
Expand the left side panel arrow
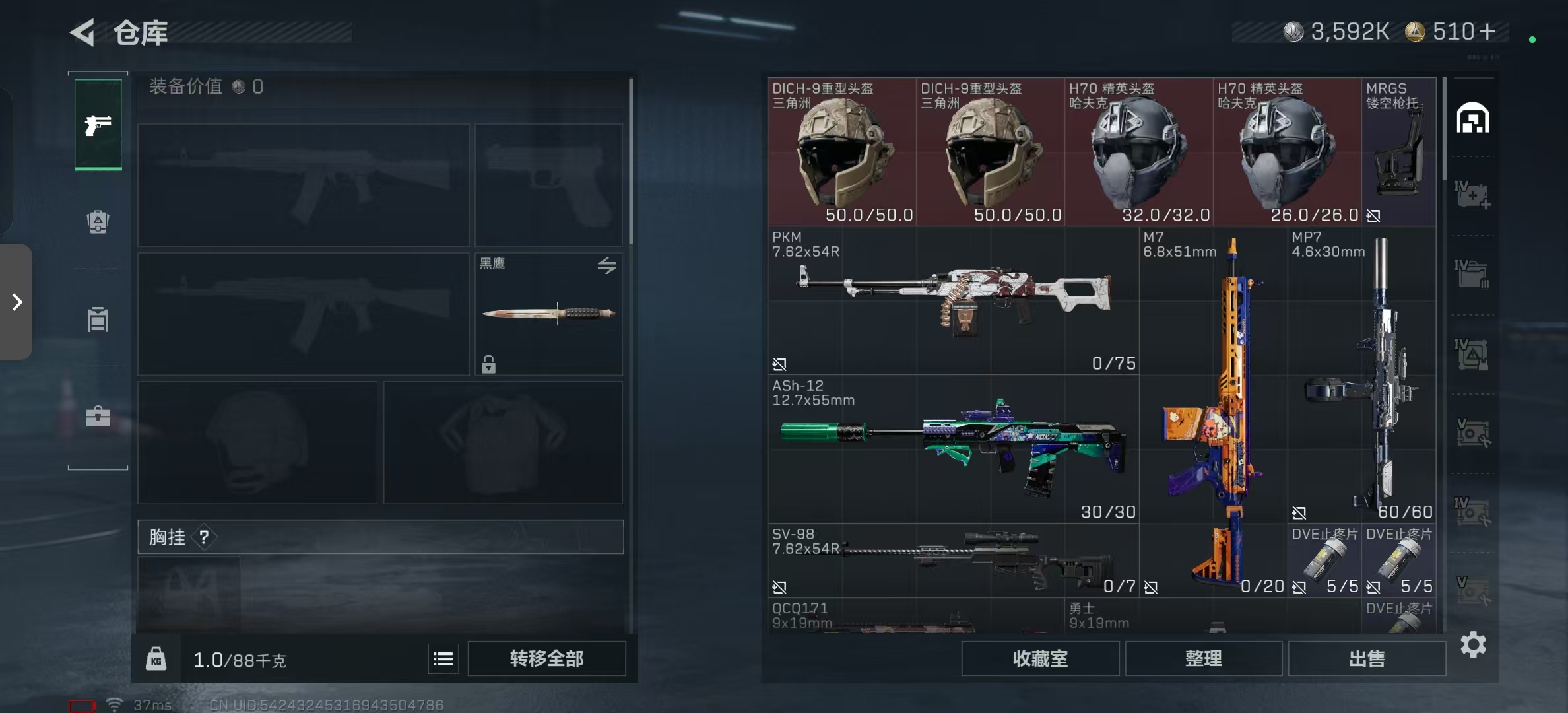(17, 302)
